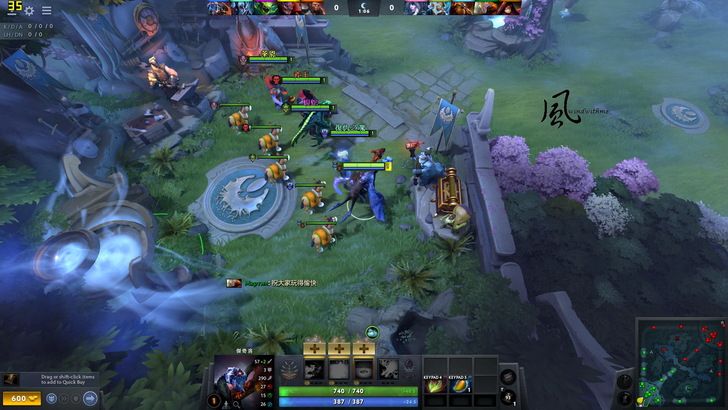Use the KEYPAD 5 inventory item
This screenshot has height=410, width=728.
[x=460, y=385]
